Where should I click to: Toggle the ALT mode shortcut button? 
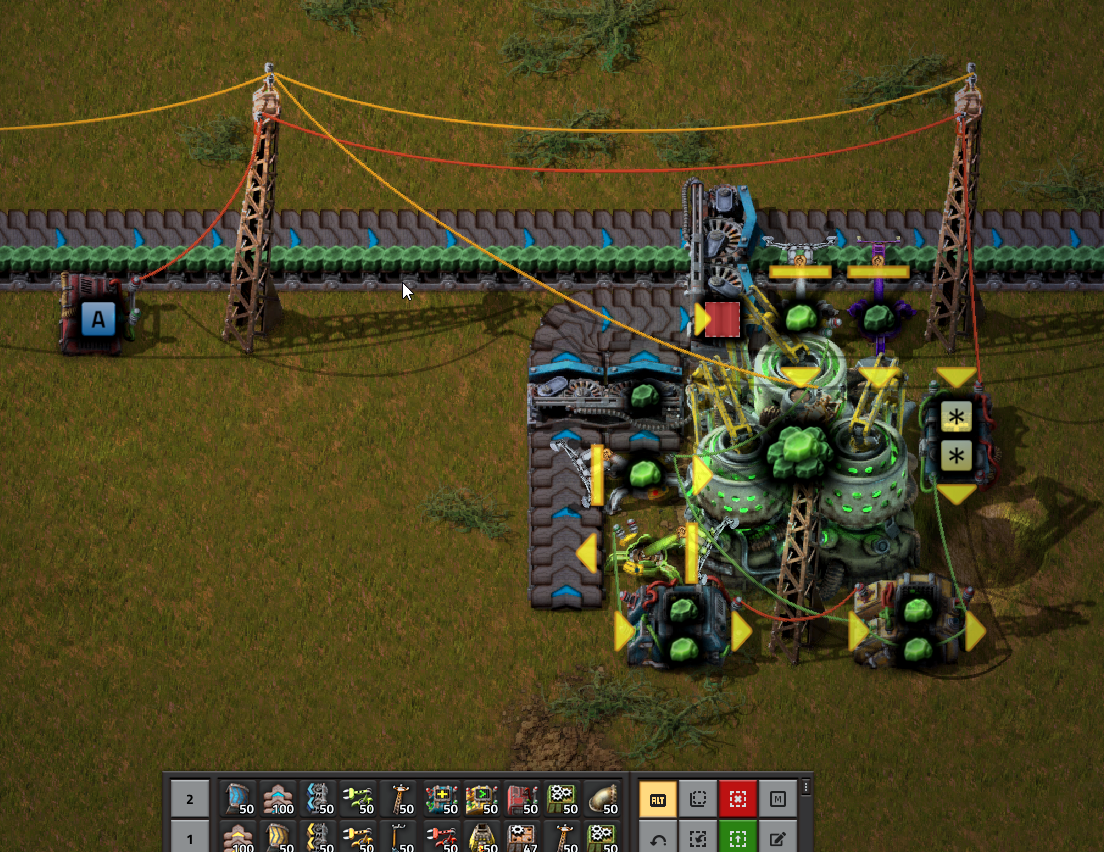(655, 799)
